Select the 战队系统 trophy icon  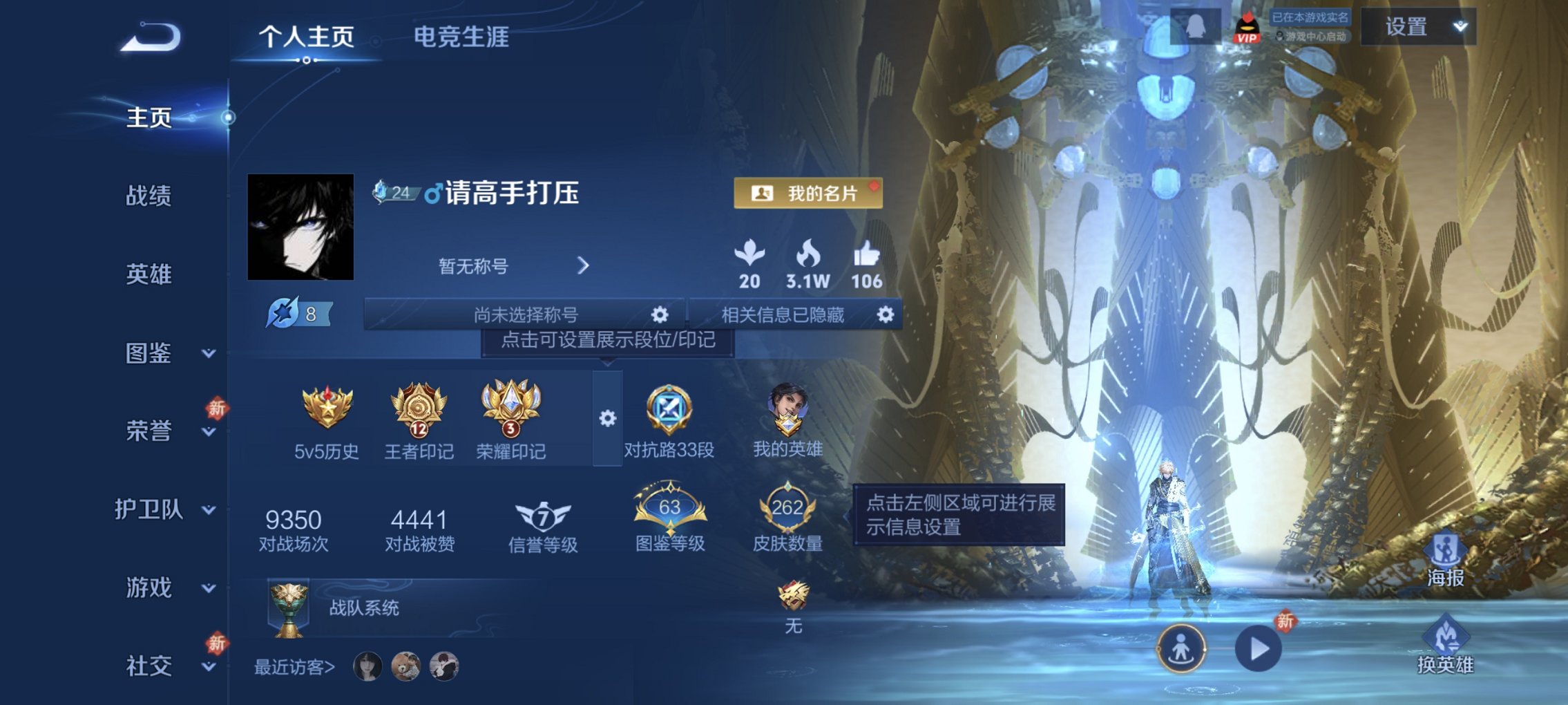pos(290,608)
